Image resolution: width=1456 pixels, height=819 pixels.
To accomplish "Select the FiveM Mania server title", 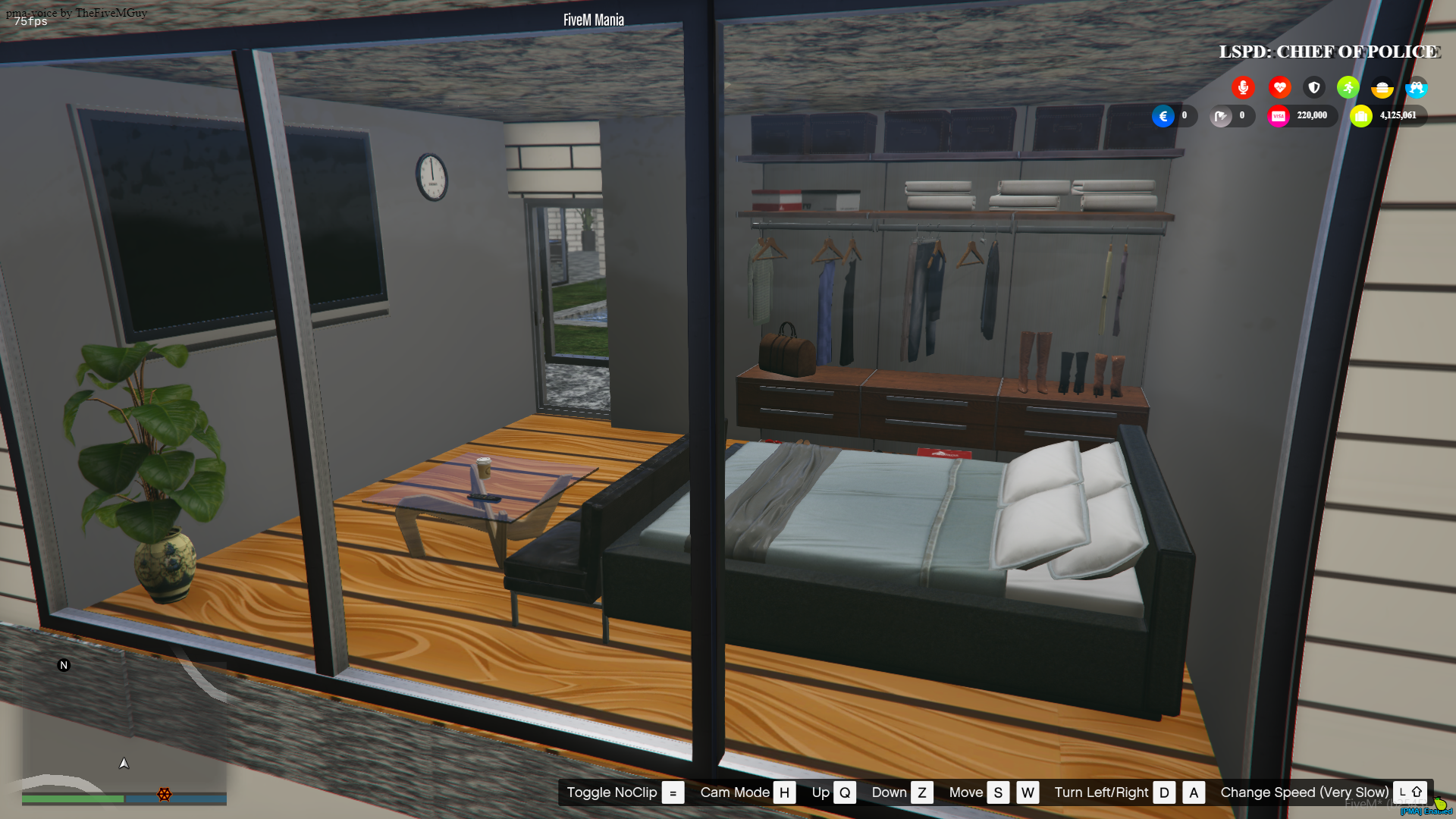I will point(593,20).
